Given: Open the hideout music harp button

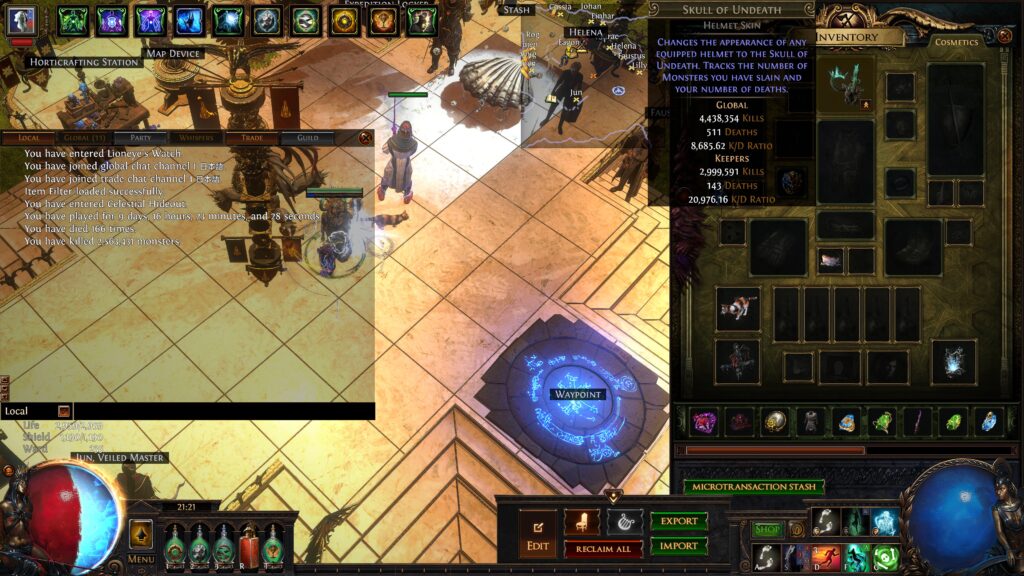Looking at the screenshot, I should (624, 522).
